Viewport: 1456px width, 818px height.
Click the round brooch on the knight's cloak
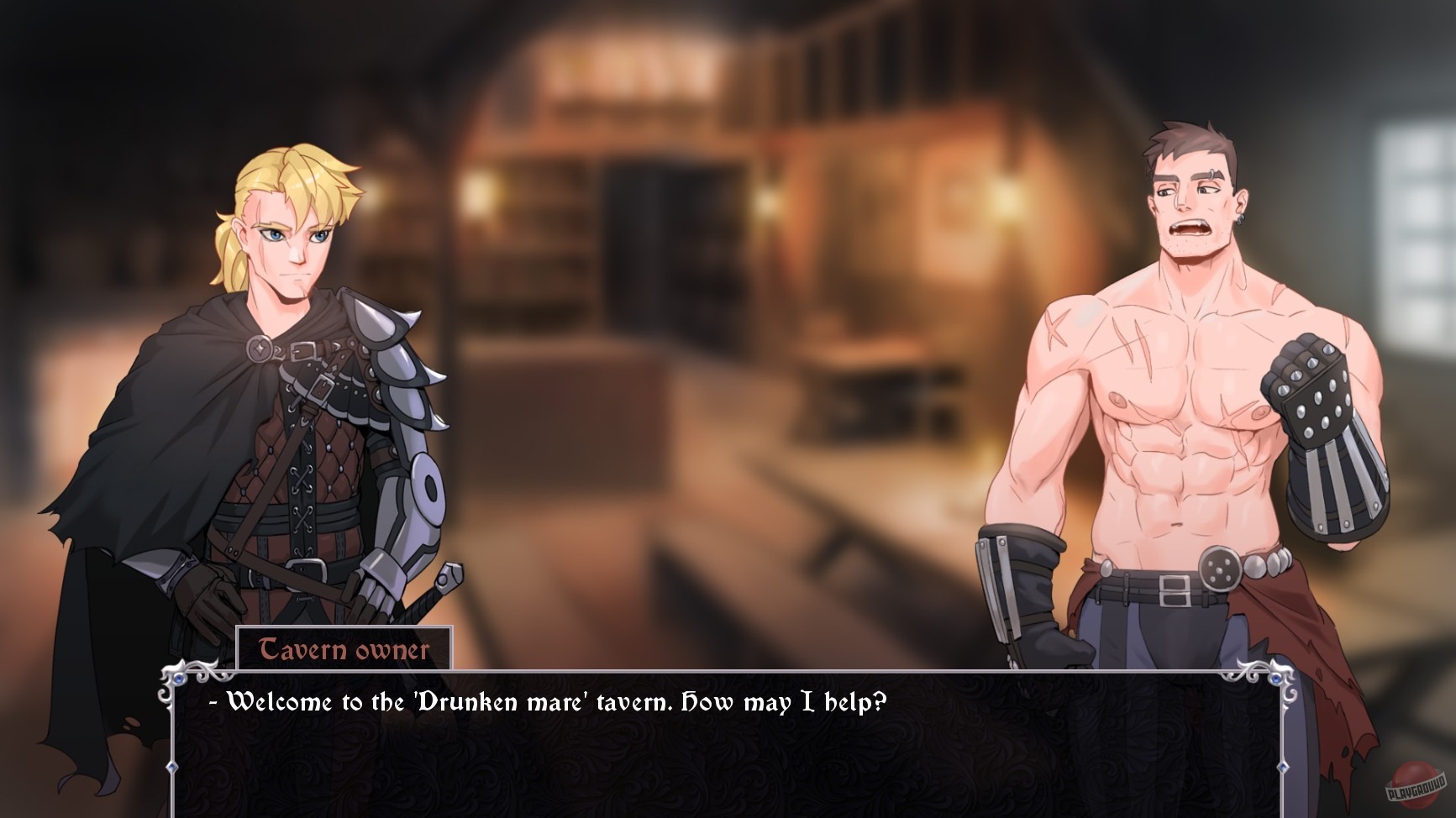[260, 349]
